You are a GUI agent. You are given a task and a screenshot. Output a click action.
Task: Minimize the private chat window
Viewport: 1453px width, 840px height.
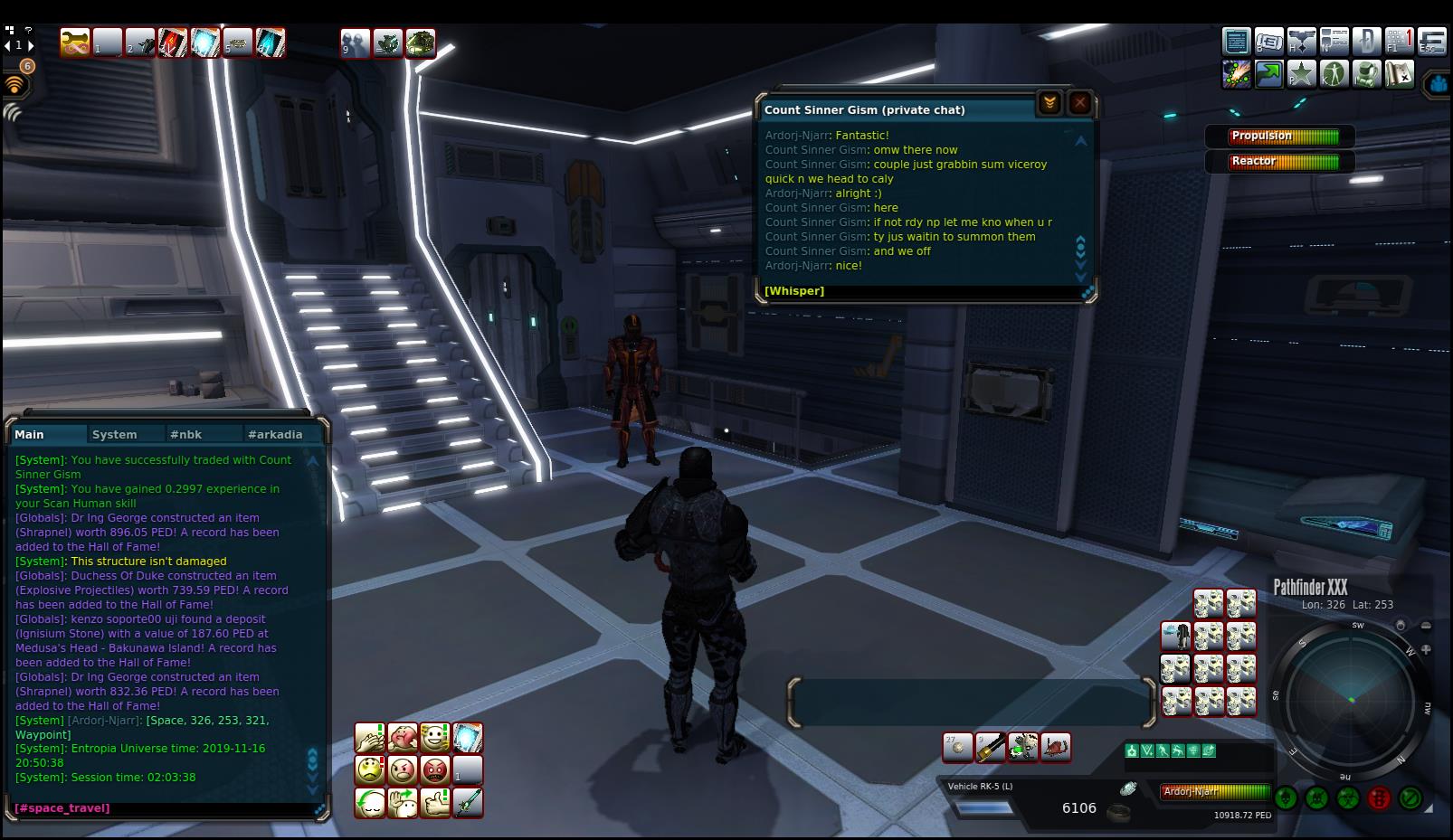point(1049,103)
